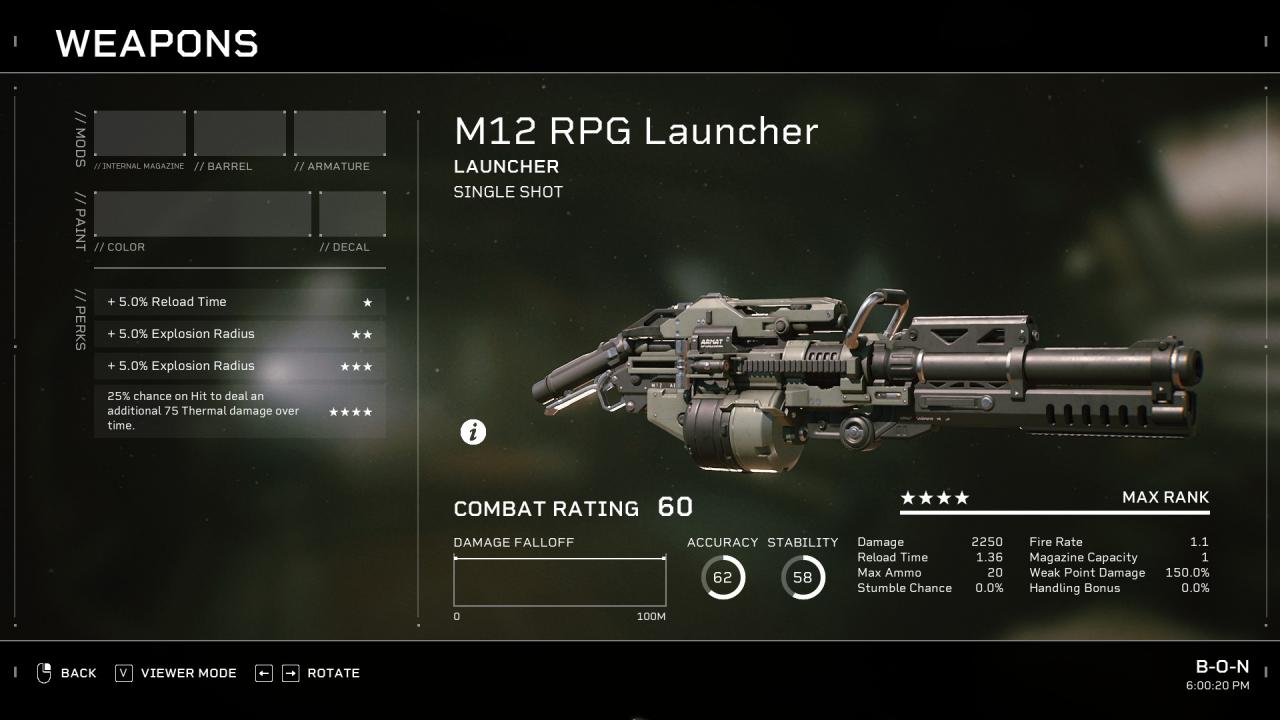Rotate the weapon with the left arrow

264,673
